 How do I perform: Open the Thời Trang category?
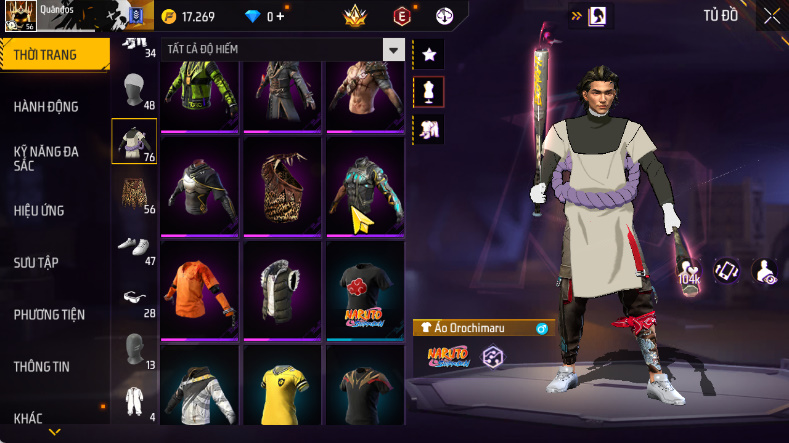pyautogui.click(x=46, y=55)
